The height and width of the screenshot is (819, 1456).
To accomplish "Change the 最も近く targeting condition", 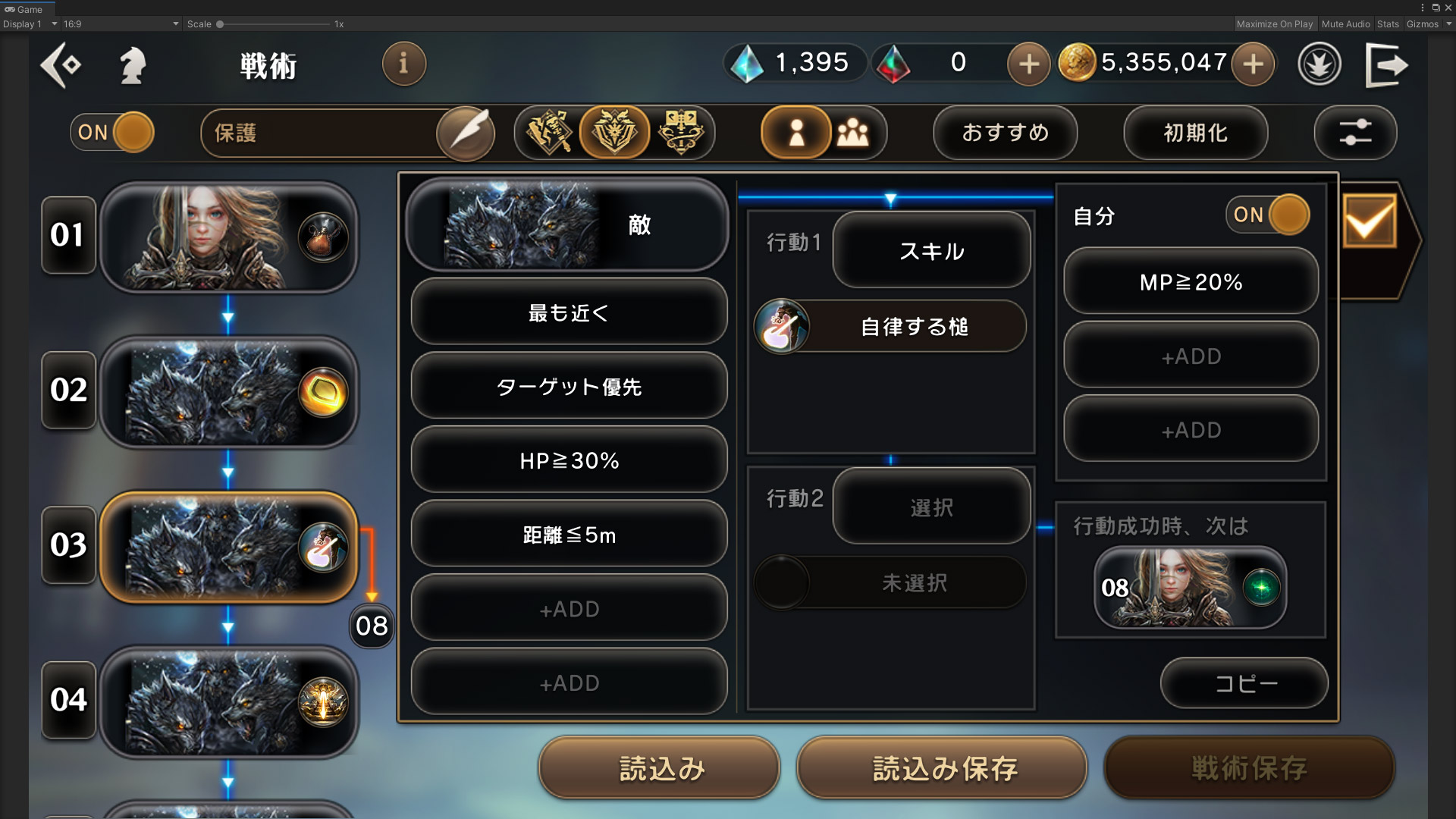I will coord(569,312).
